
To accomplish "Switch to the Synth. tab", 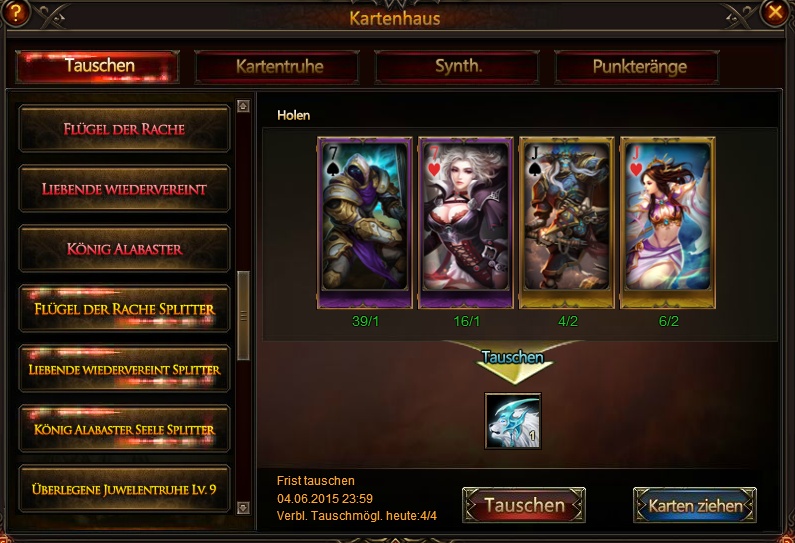I will 458,66.
